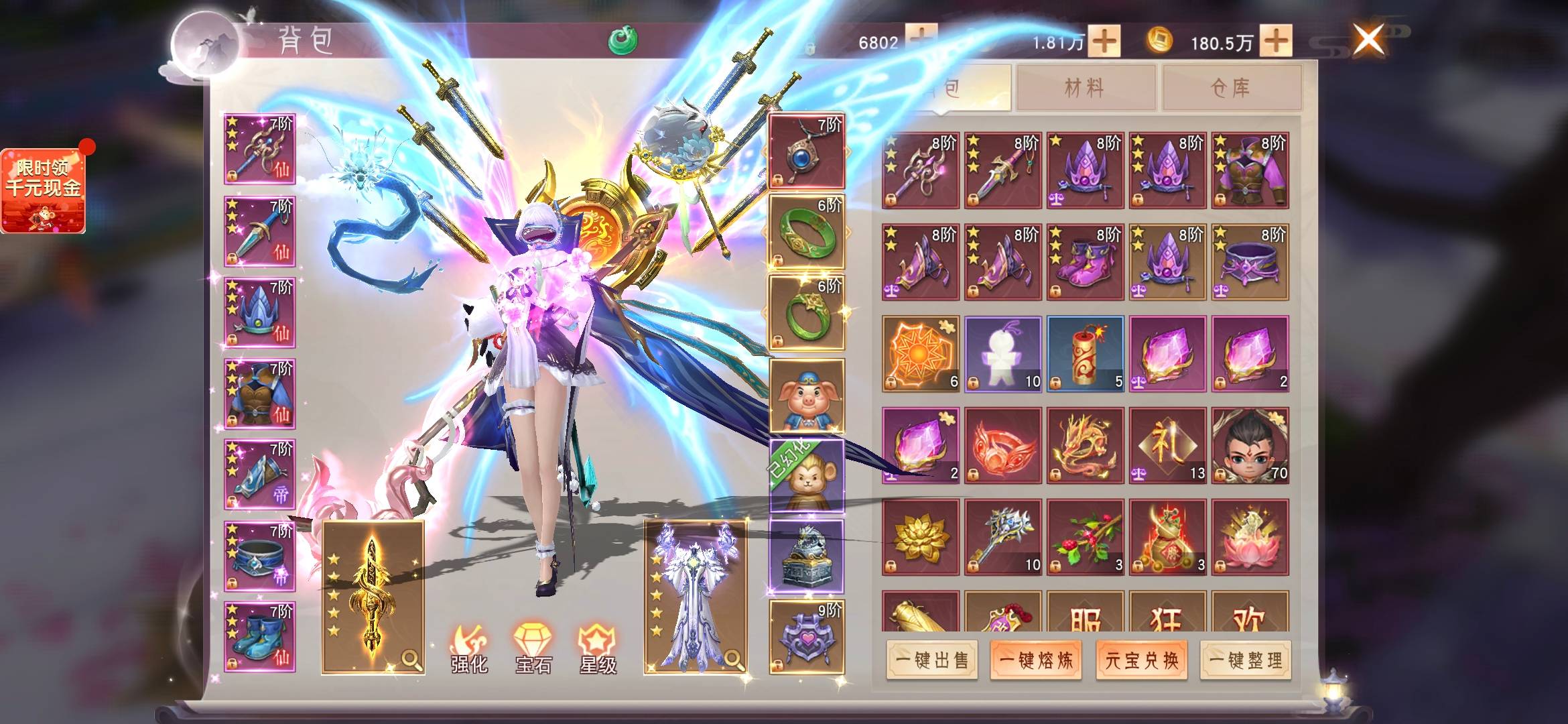1568x724 pixels.
Task: Click the 一键出售 button
Action: [931, 660]
